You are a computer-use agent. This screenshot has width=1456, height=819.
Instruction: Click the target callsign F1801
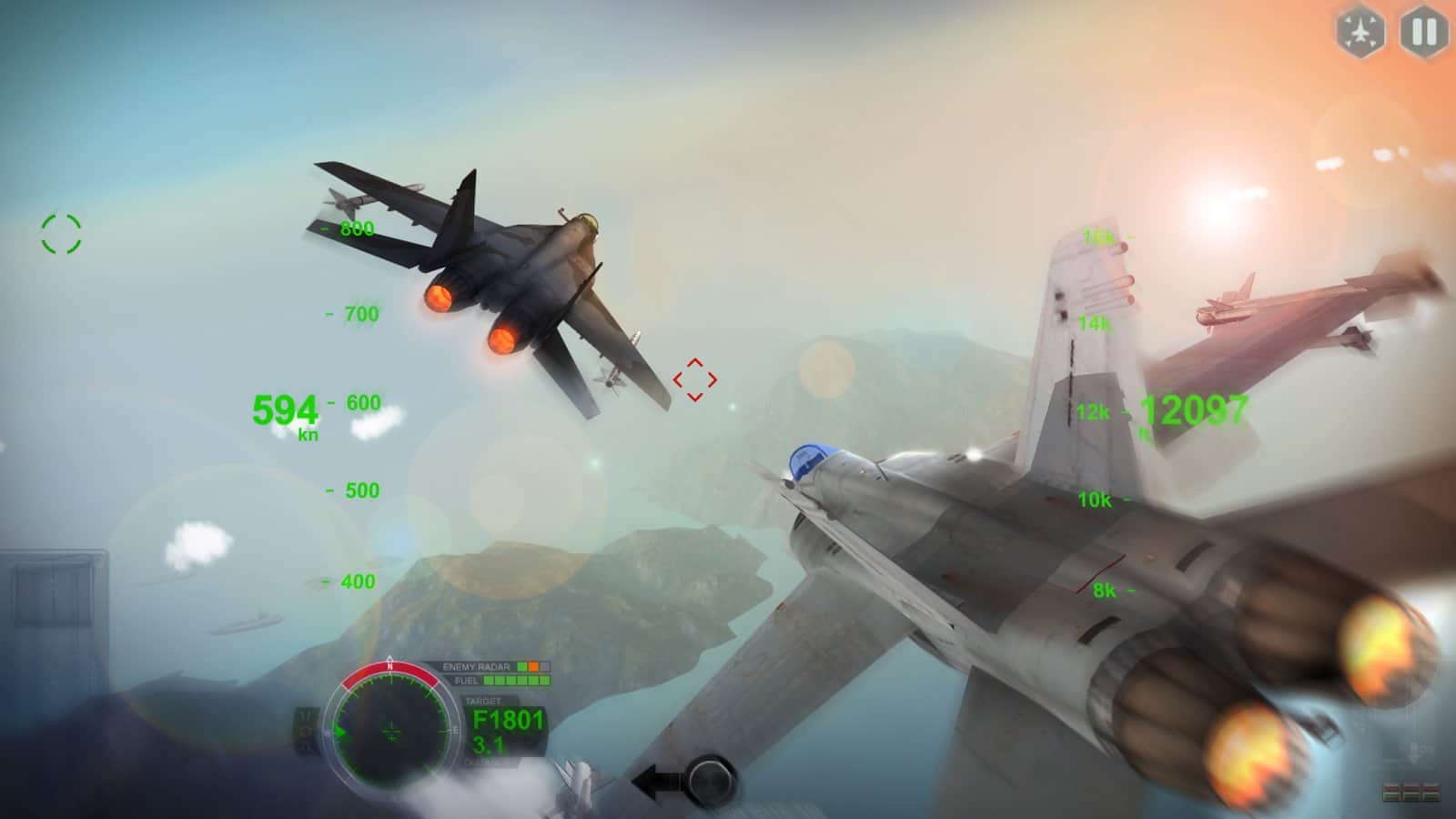(506, 719)
